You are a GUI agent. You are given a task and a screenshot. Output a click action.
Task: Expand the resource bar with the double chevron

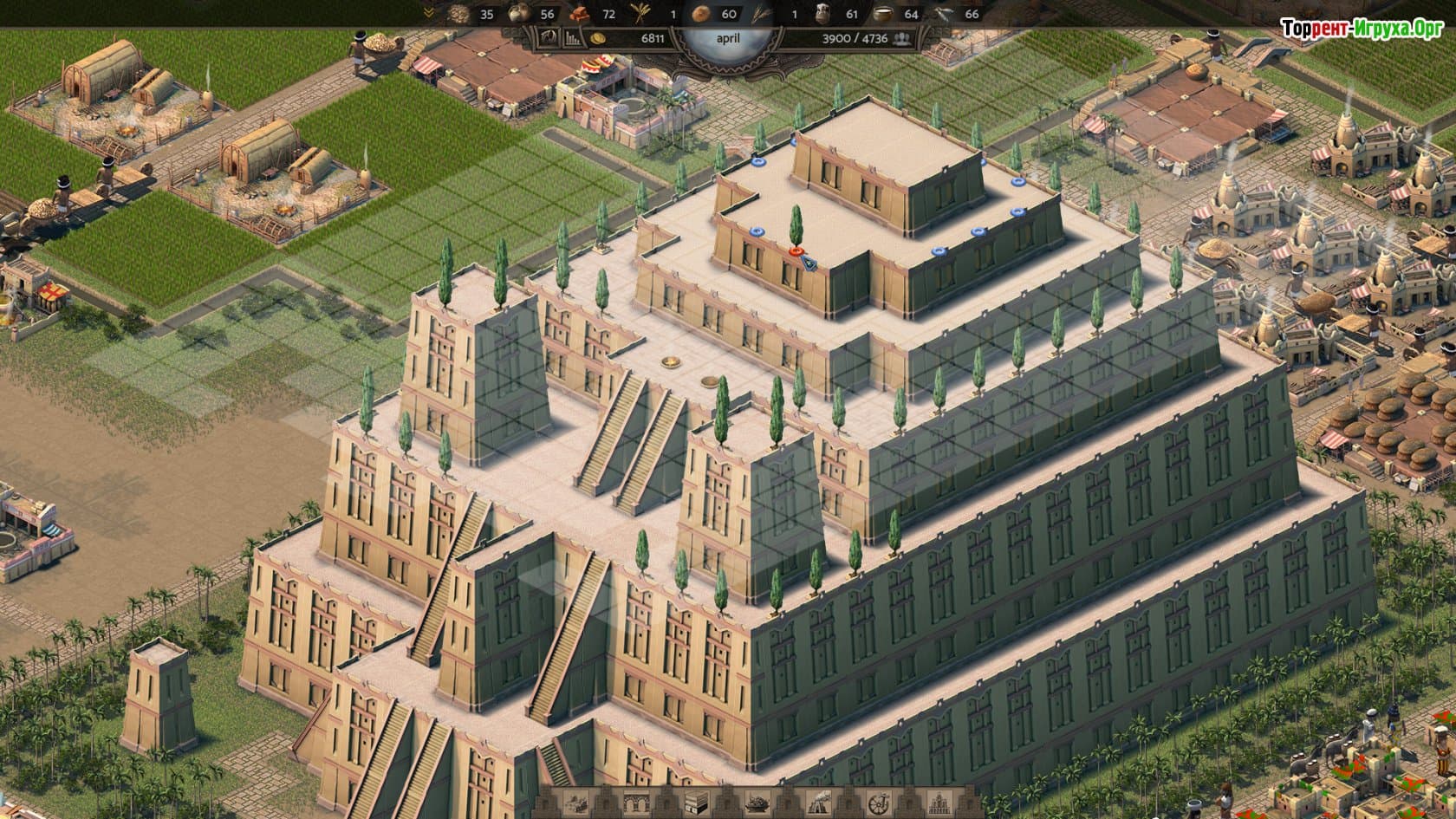click(429, 13)
